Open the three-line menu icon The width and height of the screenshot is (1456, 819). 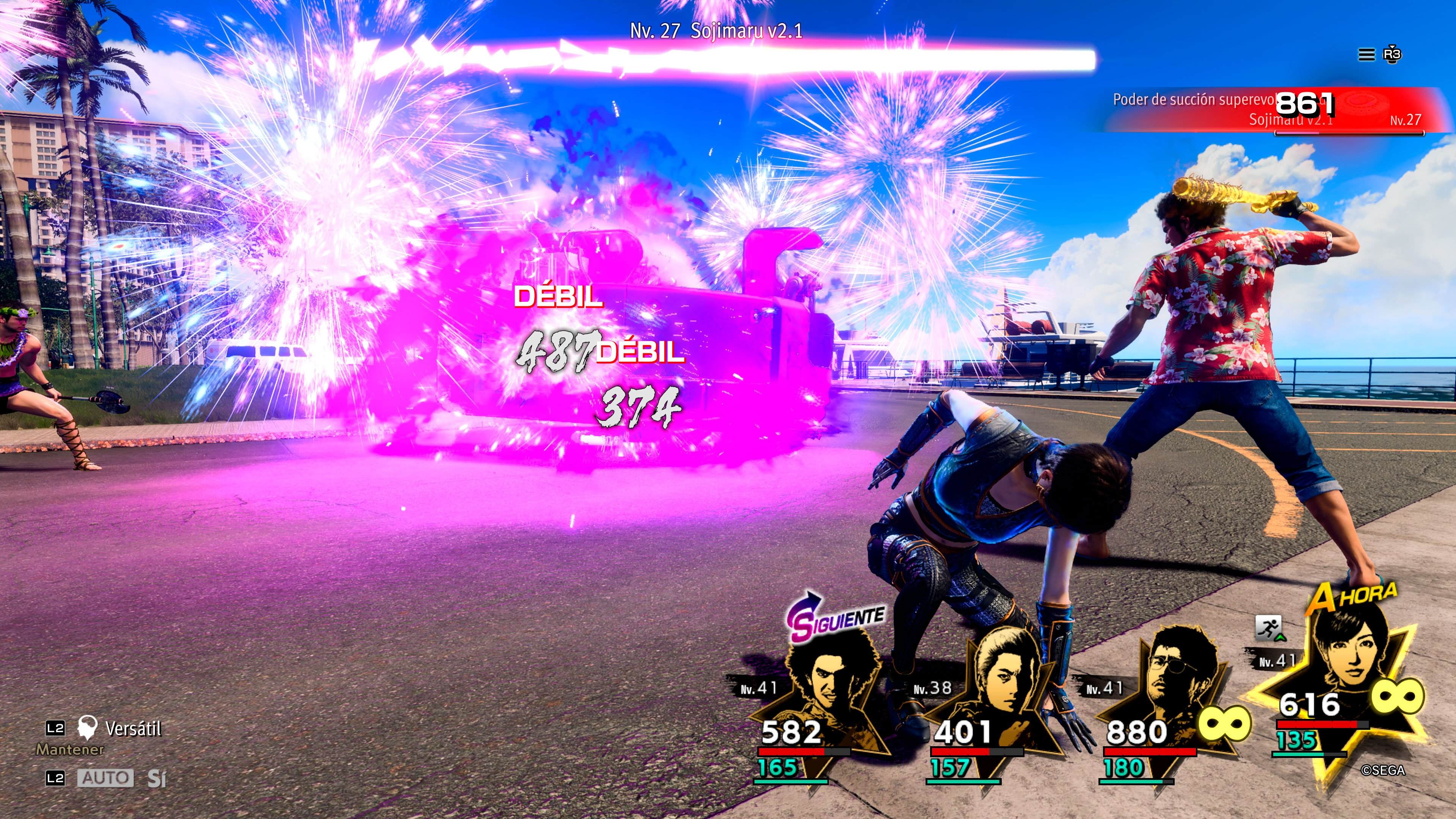[x=1366, y=55]
